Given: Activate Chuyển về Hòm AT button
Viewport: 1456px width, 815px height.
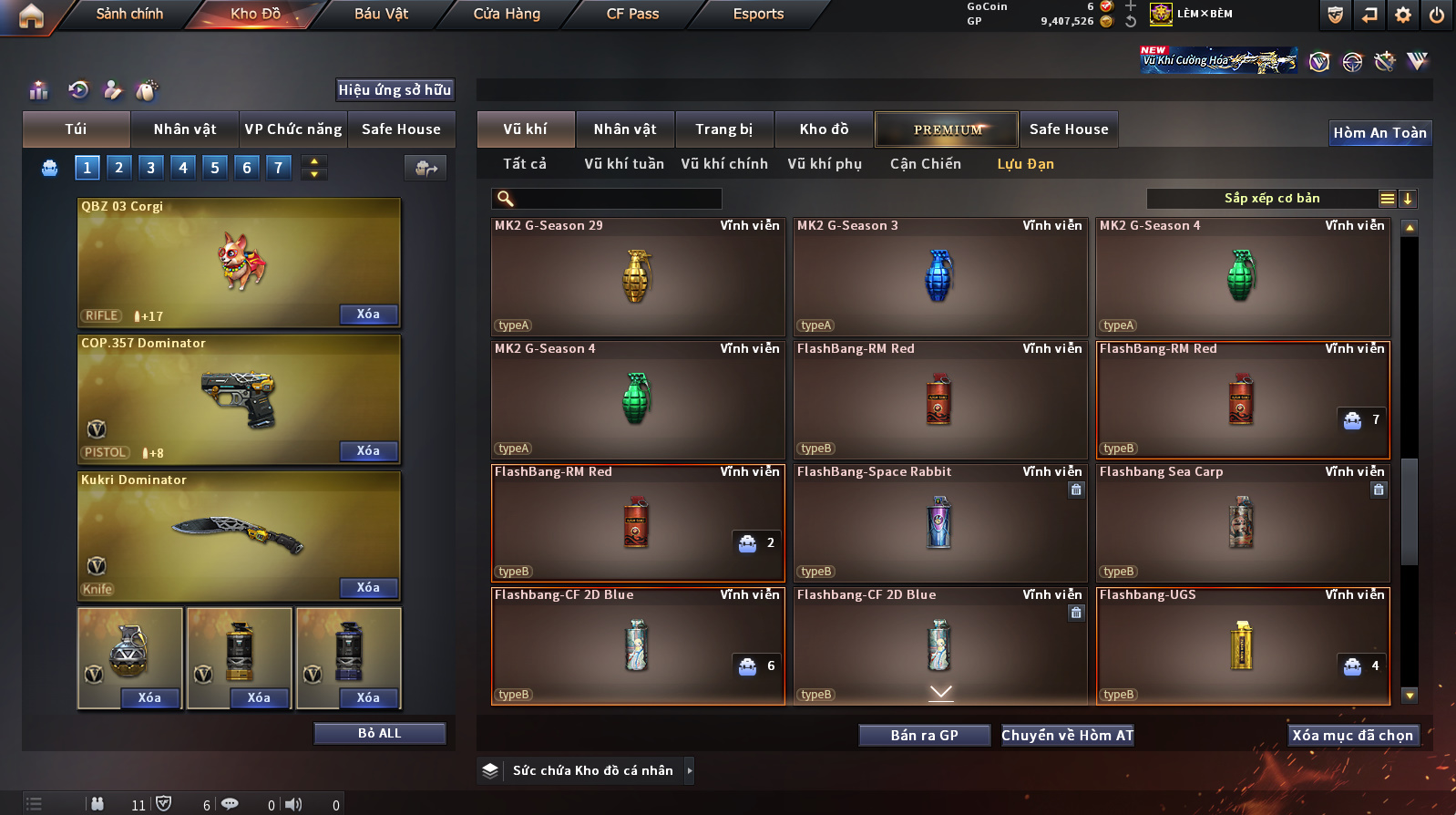Looking at the screenshot, I should [1067, 736].
